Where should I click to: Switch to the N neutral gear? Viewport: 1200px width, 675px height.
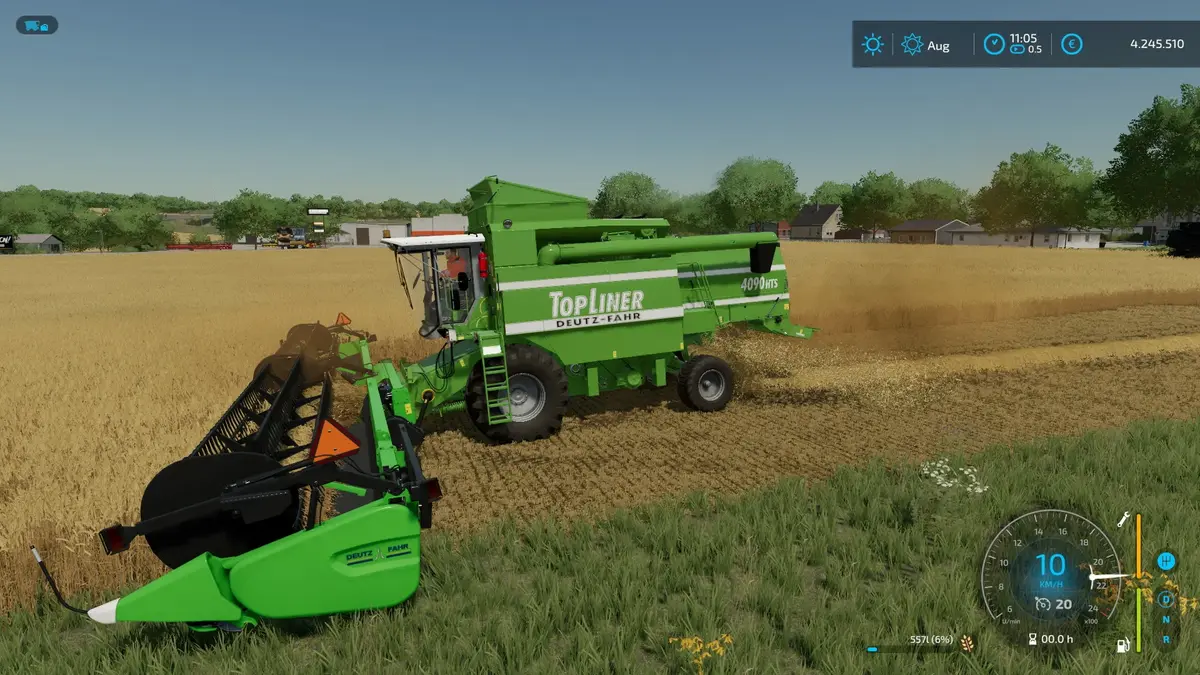click(1165, 620)
